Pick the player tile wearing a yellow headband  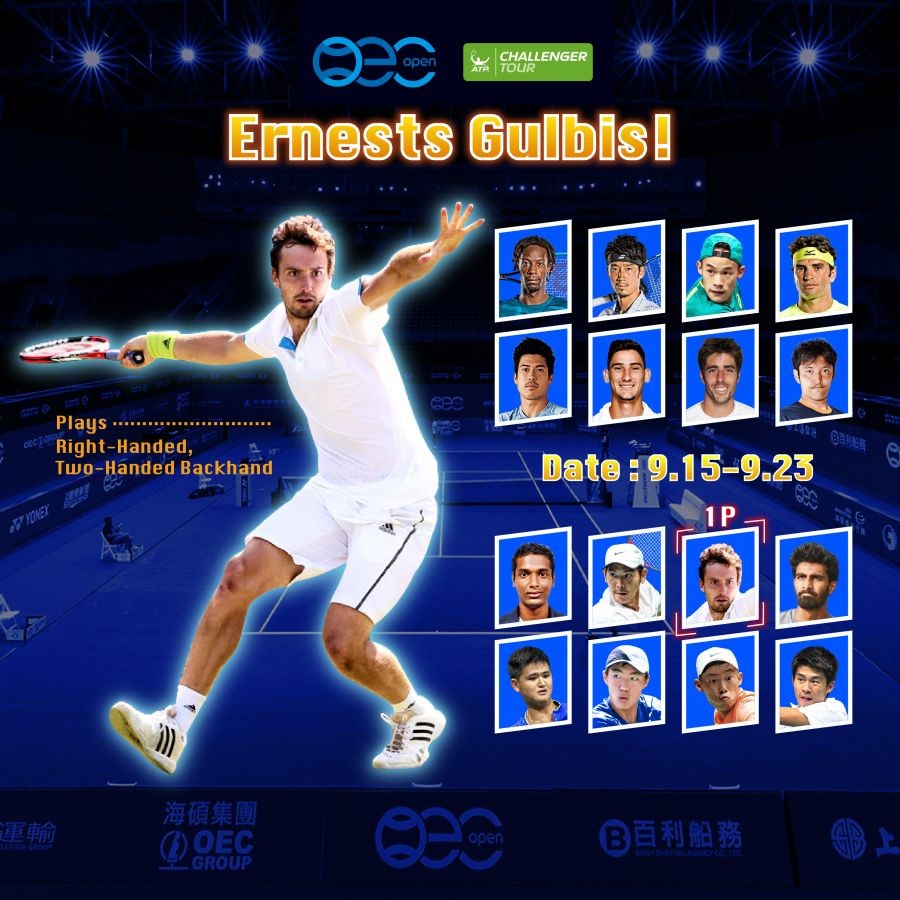(x=813, y=270)
